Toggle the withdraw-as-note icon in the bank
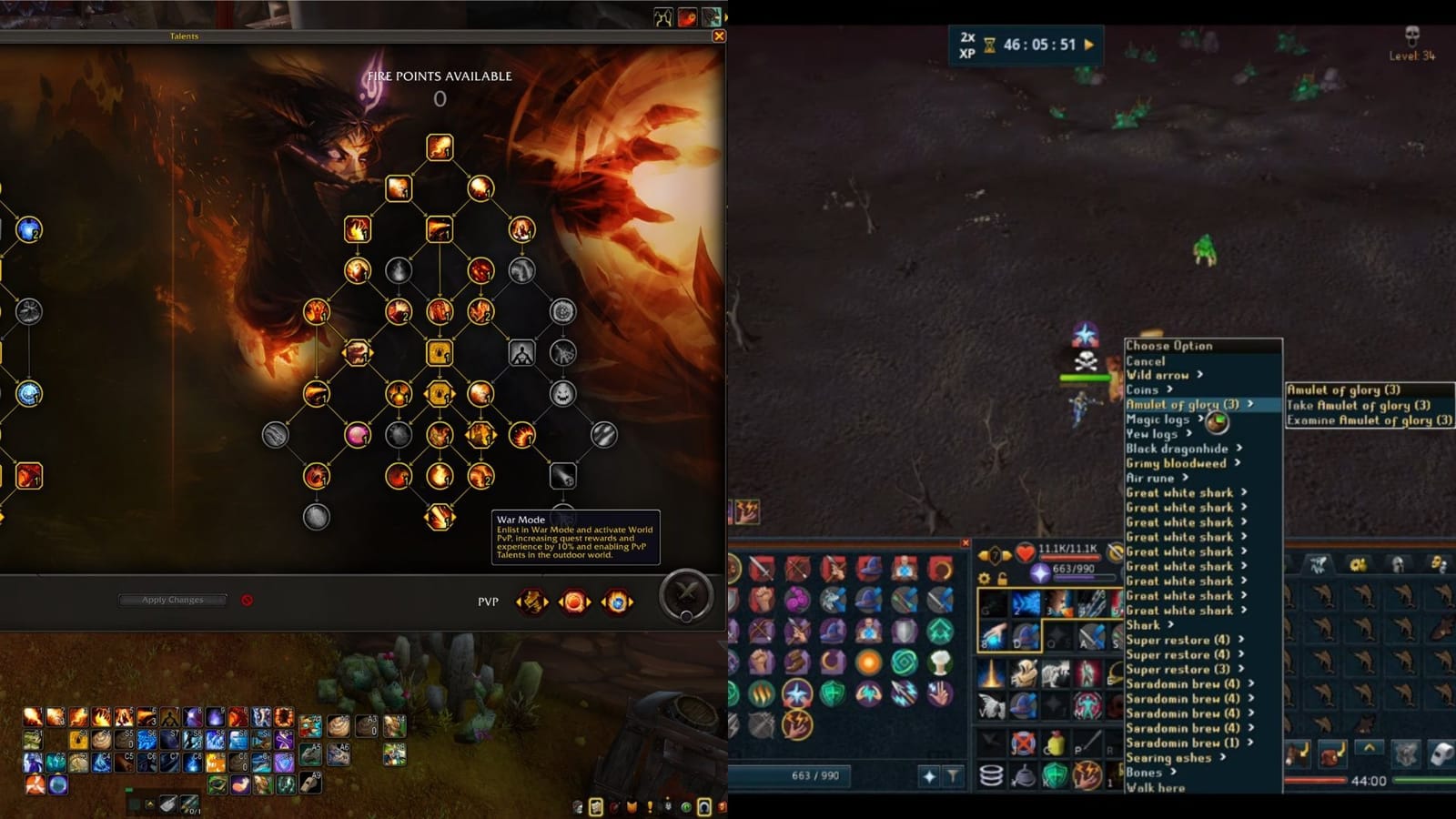This screenshot has height=819, width=1456. coord(1441,754)
